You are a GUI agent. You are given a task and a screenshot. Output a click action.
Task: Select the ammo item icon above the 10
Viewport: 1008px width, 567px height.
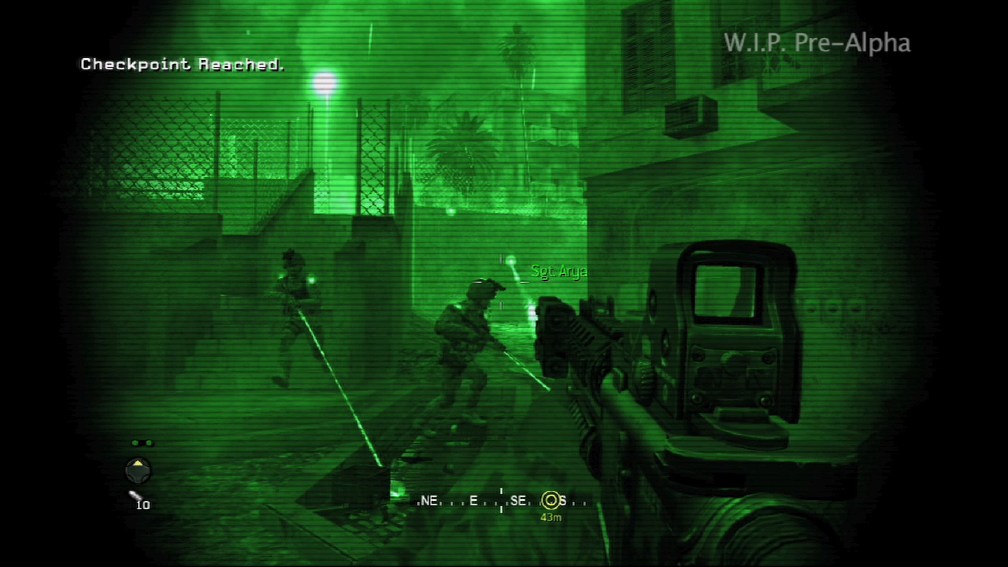(x=135, y=494)
